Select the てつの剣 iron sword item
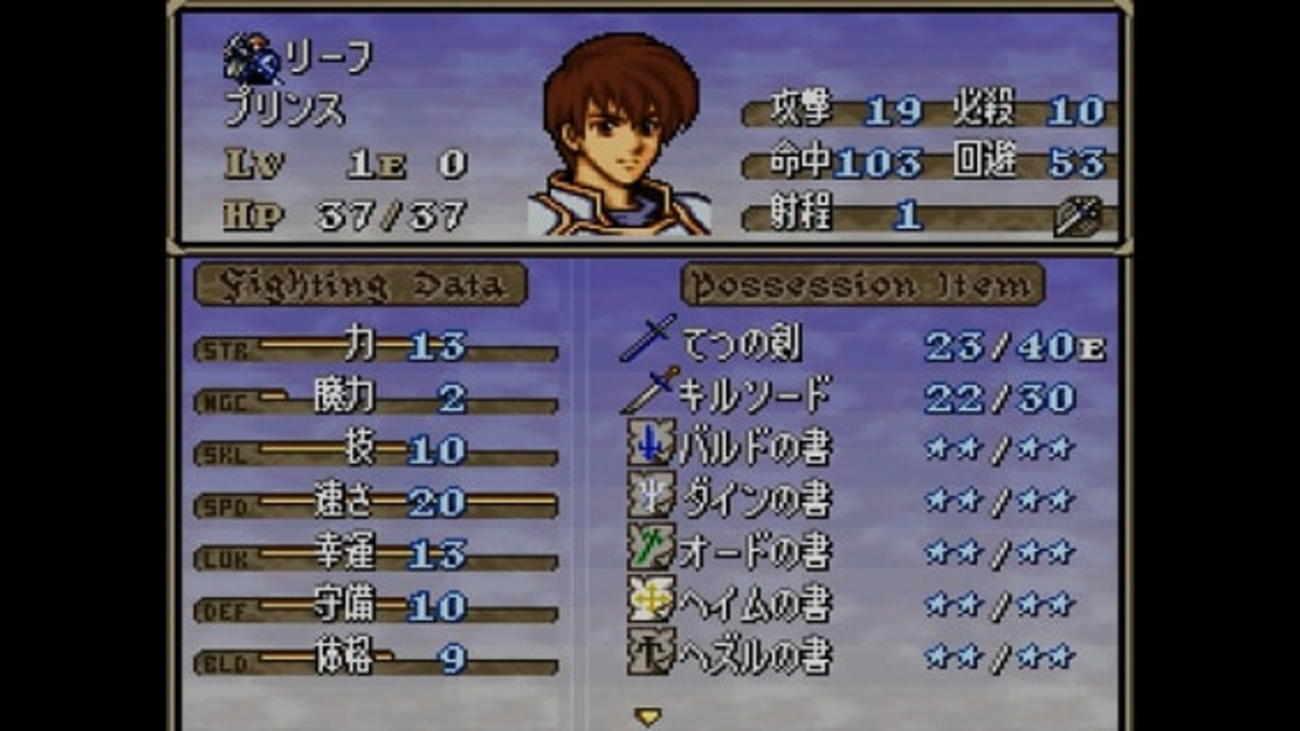 (x=741, y=345)
